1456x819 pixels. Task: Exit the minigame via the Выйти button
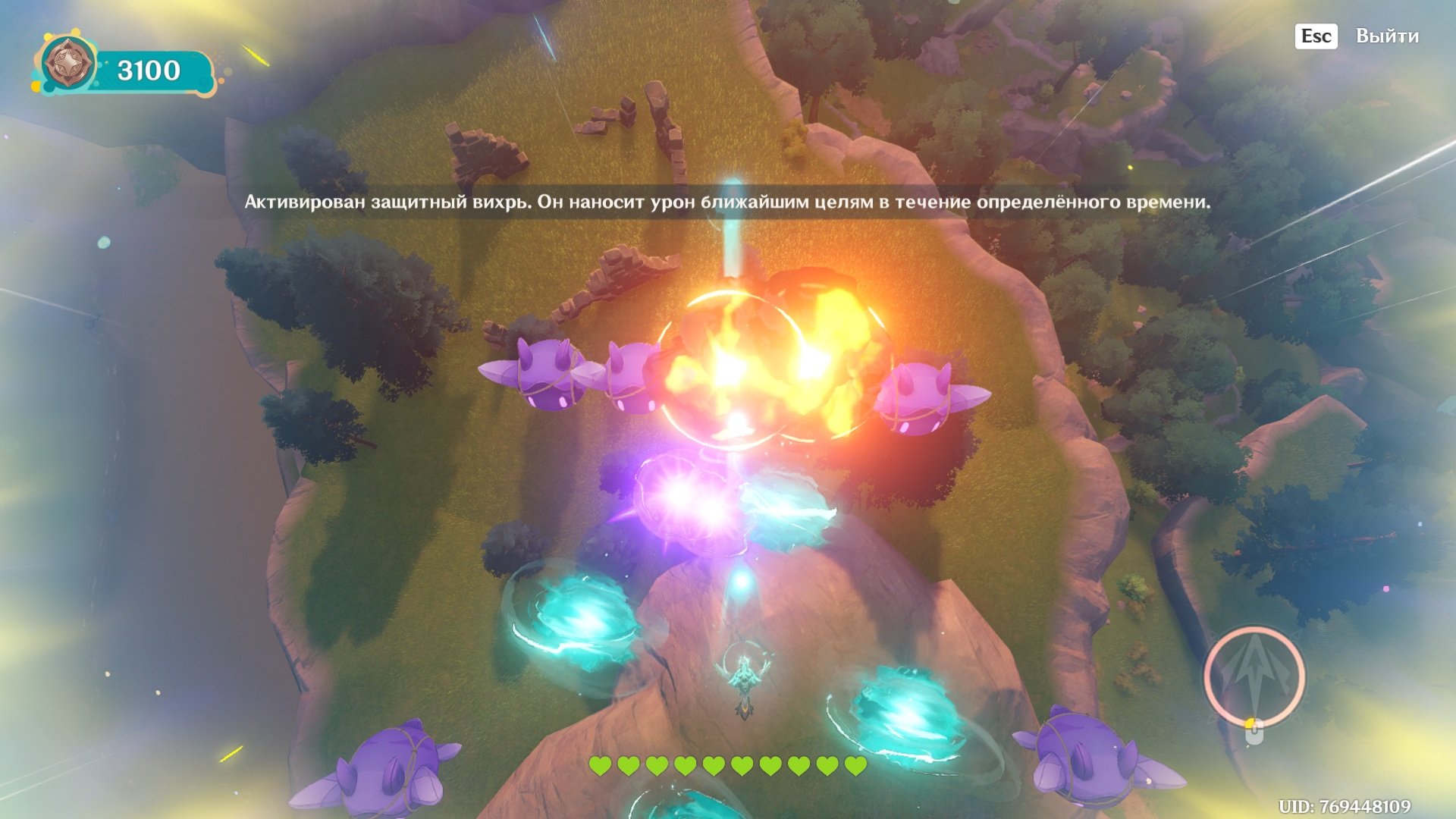tap(1386, 36)
